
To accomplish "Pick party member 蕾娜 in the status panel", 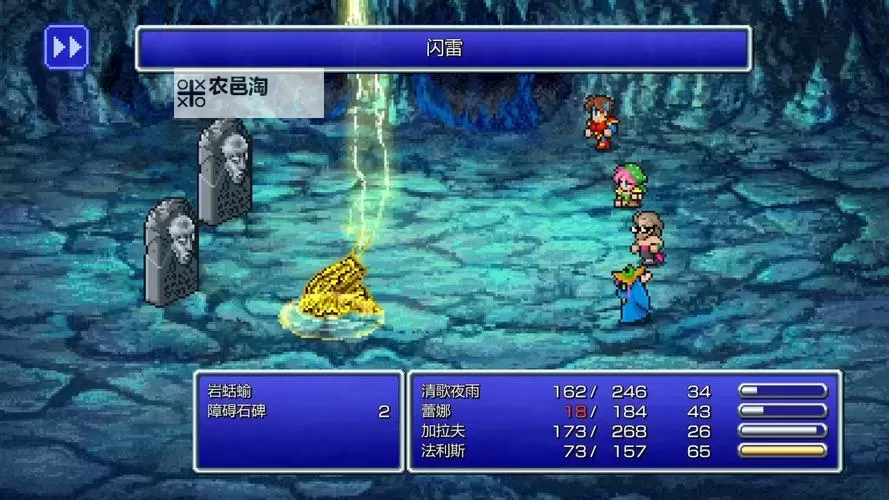I will click(x=438, y=411).
